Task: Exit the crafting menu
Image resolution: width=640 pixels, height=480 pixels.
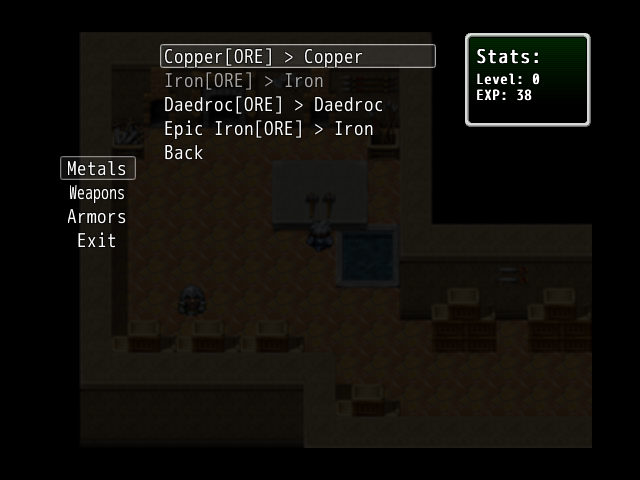Action: point(97,241)
